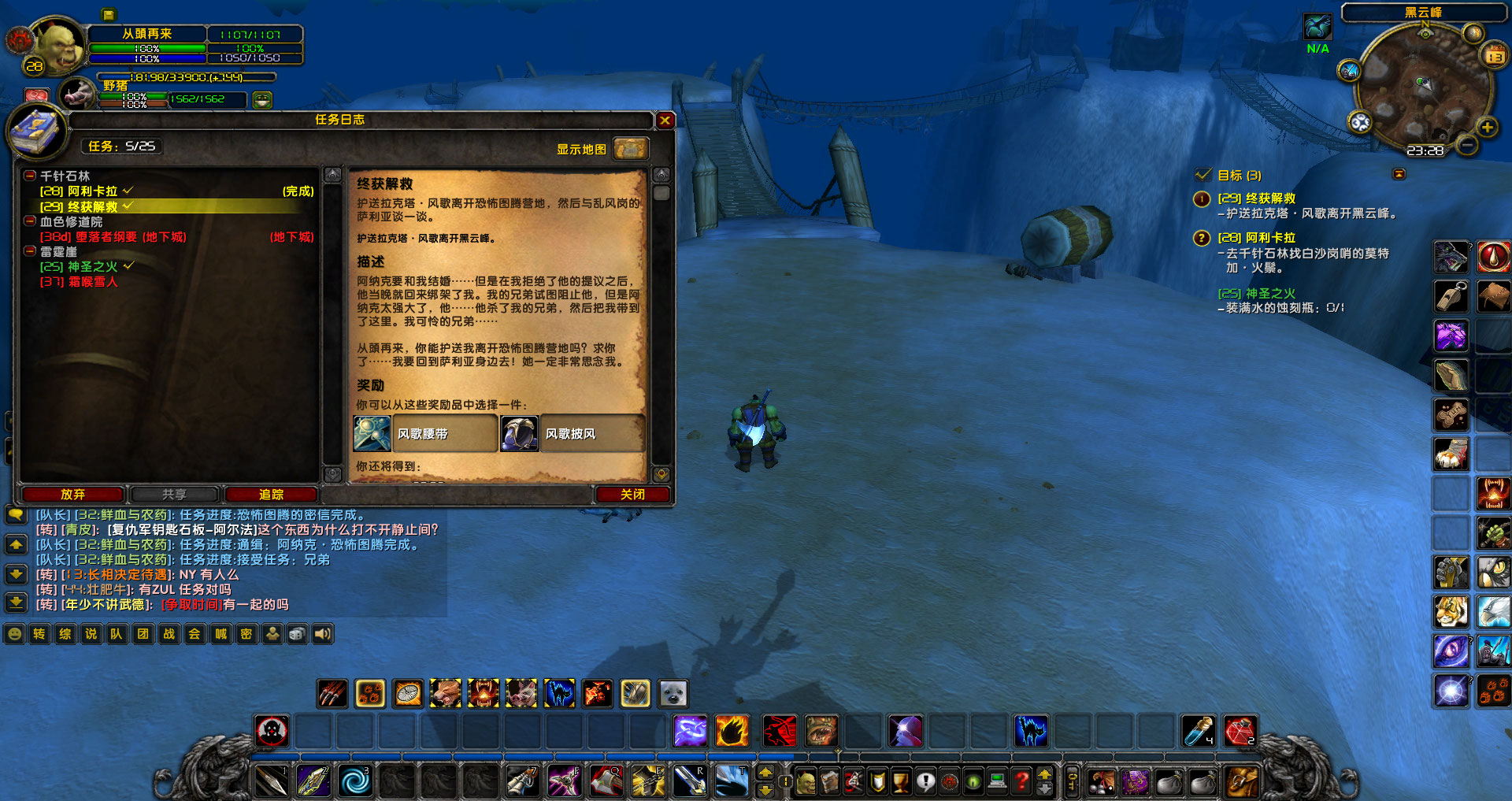Screen dimensions: 1512x801
Task: Click 显示地图 to show the quest map
Action: tap(580, 149)
